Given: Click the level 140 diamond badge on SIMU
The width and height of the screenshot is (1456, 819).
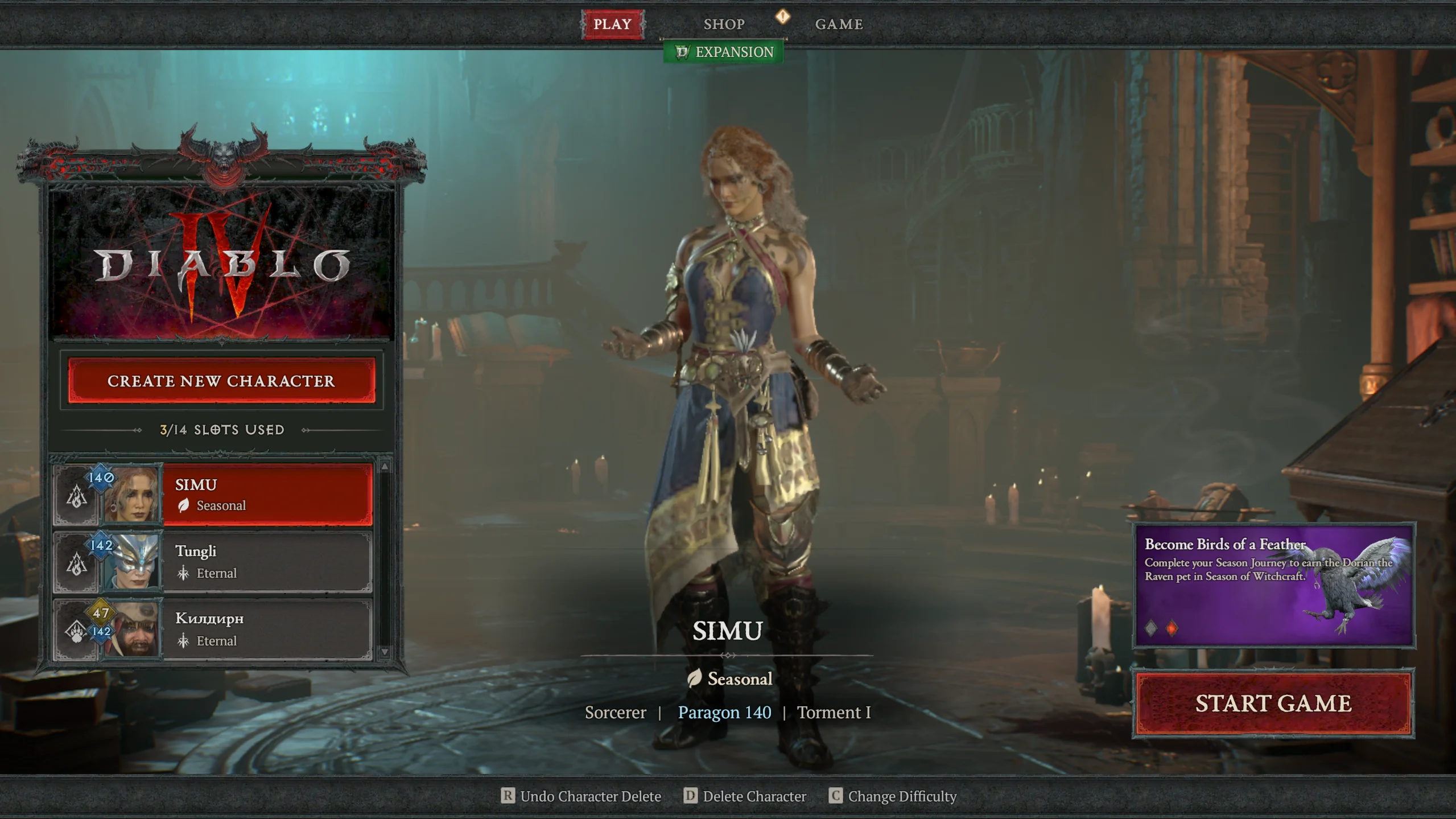Looking at the screenshot, I should [100, 480].
